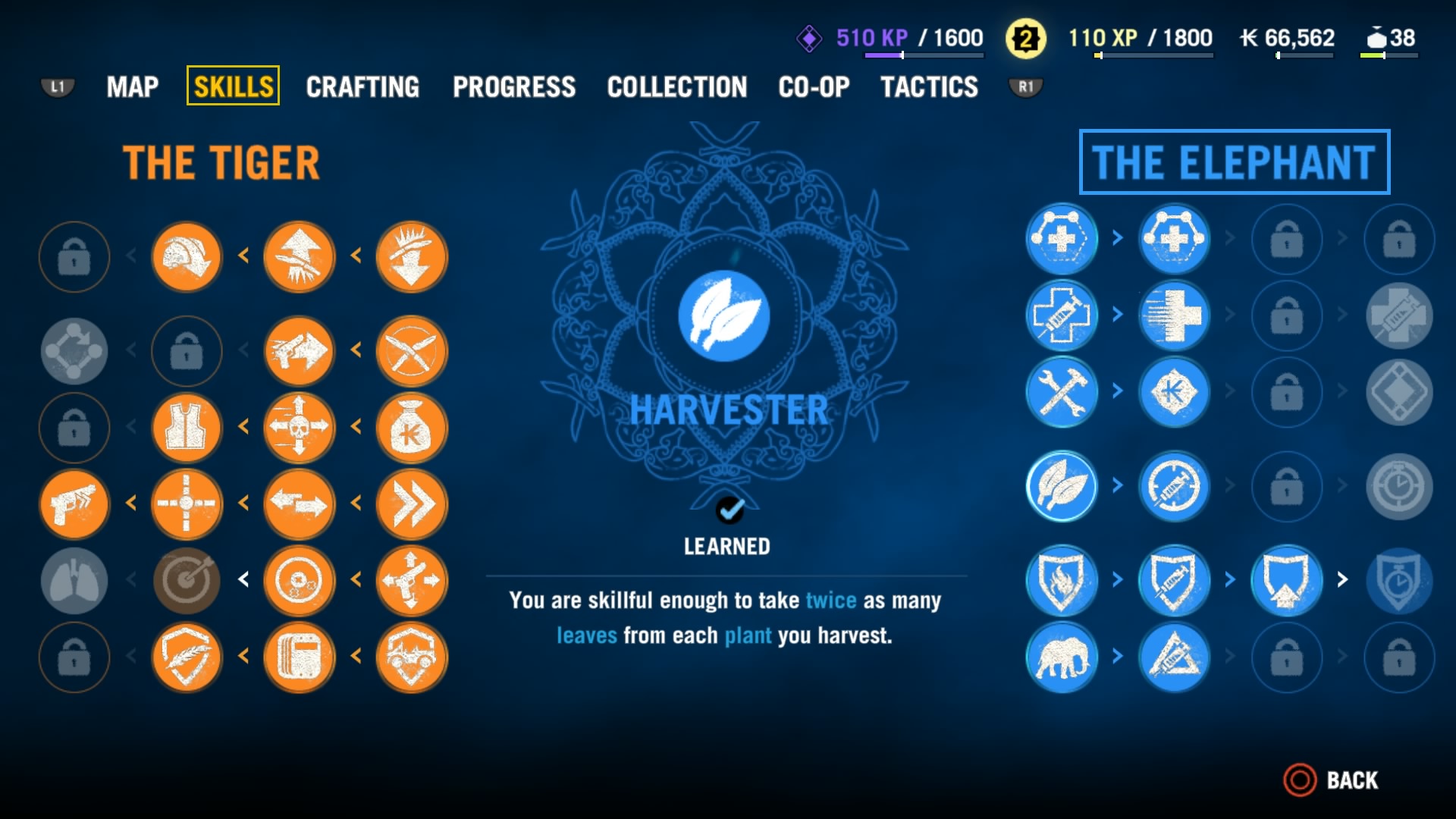Select the body armor vest skill
The image size is (1456, 819).
(187, 428)
